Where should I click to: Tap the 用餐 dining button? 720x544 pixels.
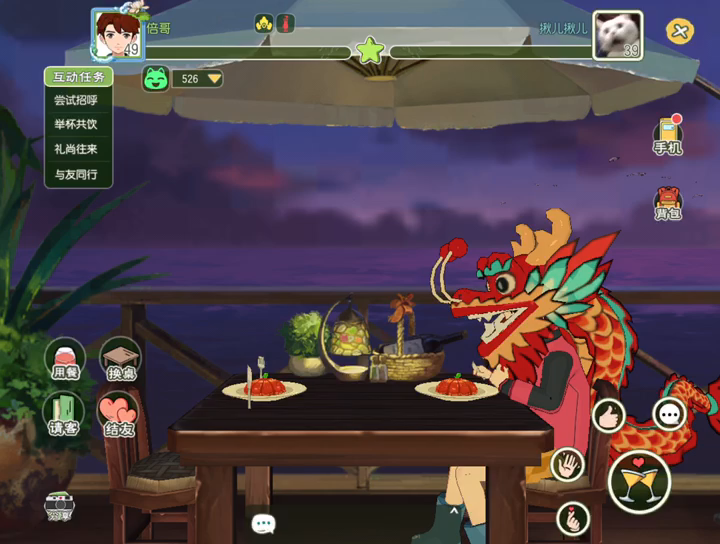[64, 358]
